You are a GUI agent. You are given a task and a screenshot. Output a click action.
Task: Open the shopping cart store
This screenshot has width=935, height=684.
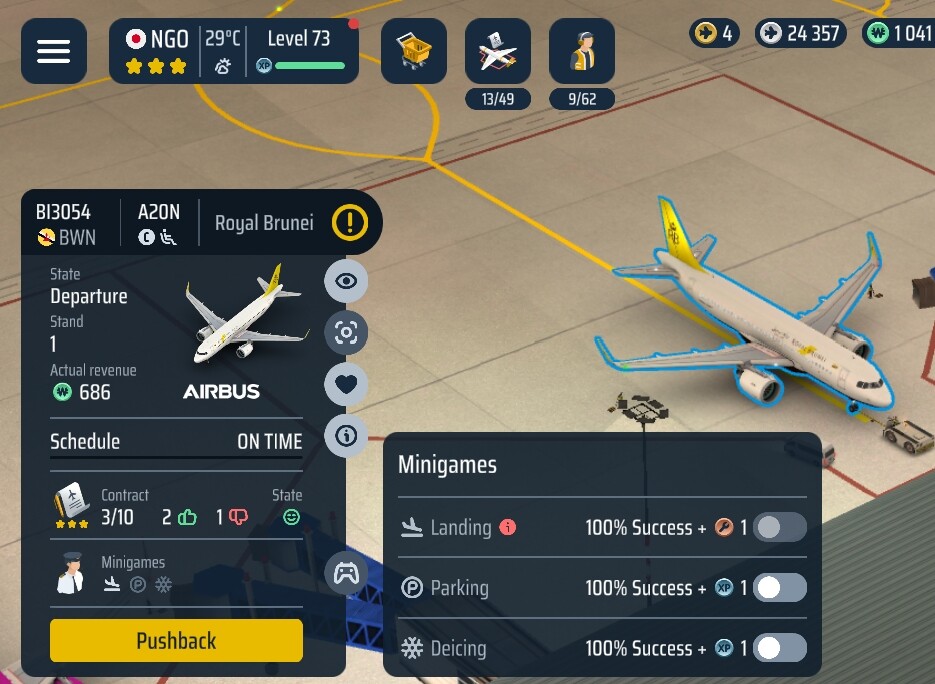tap(414, 51)
